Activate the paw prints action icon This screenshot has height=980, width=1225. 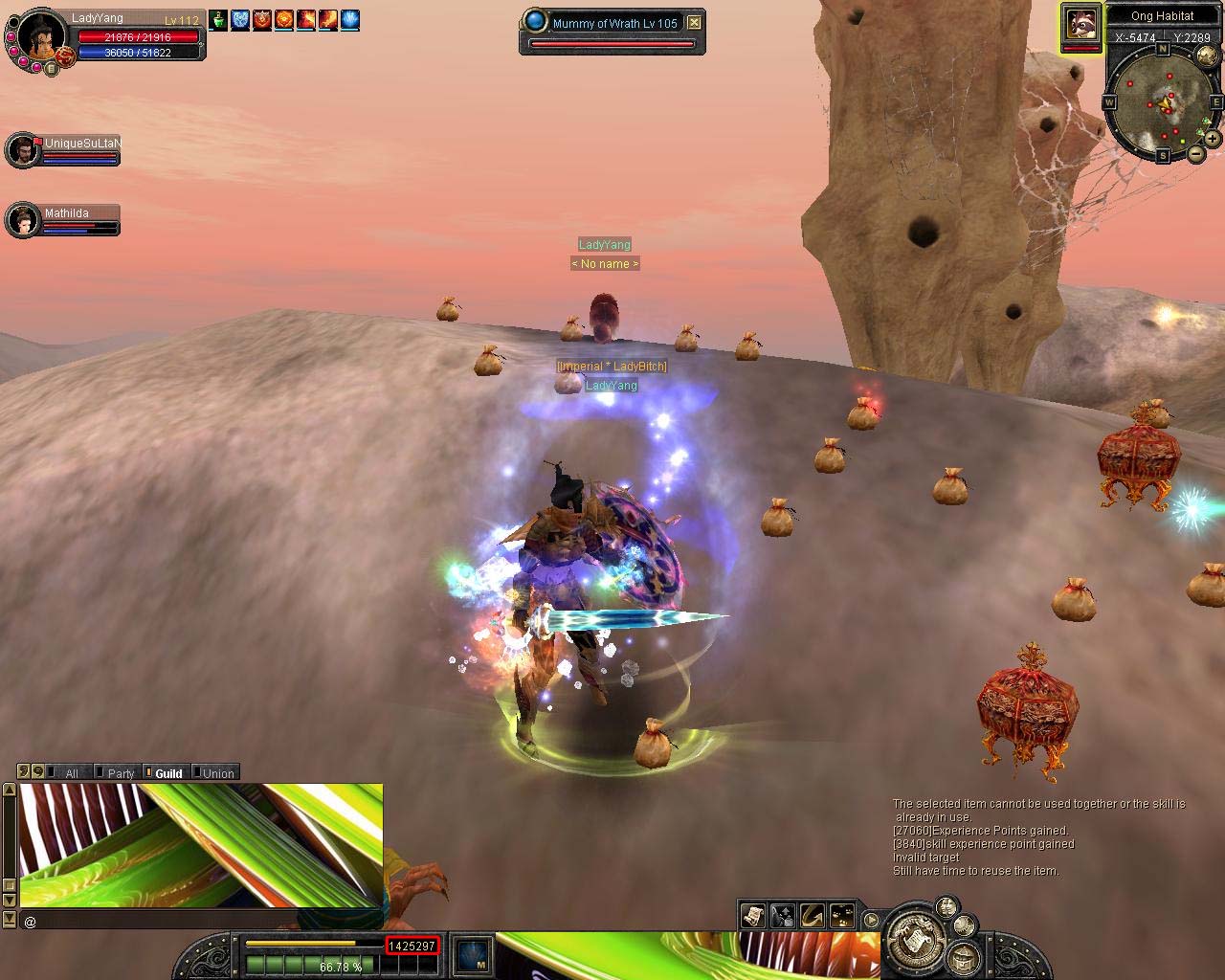[x=842, y=916]
